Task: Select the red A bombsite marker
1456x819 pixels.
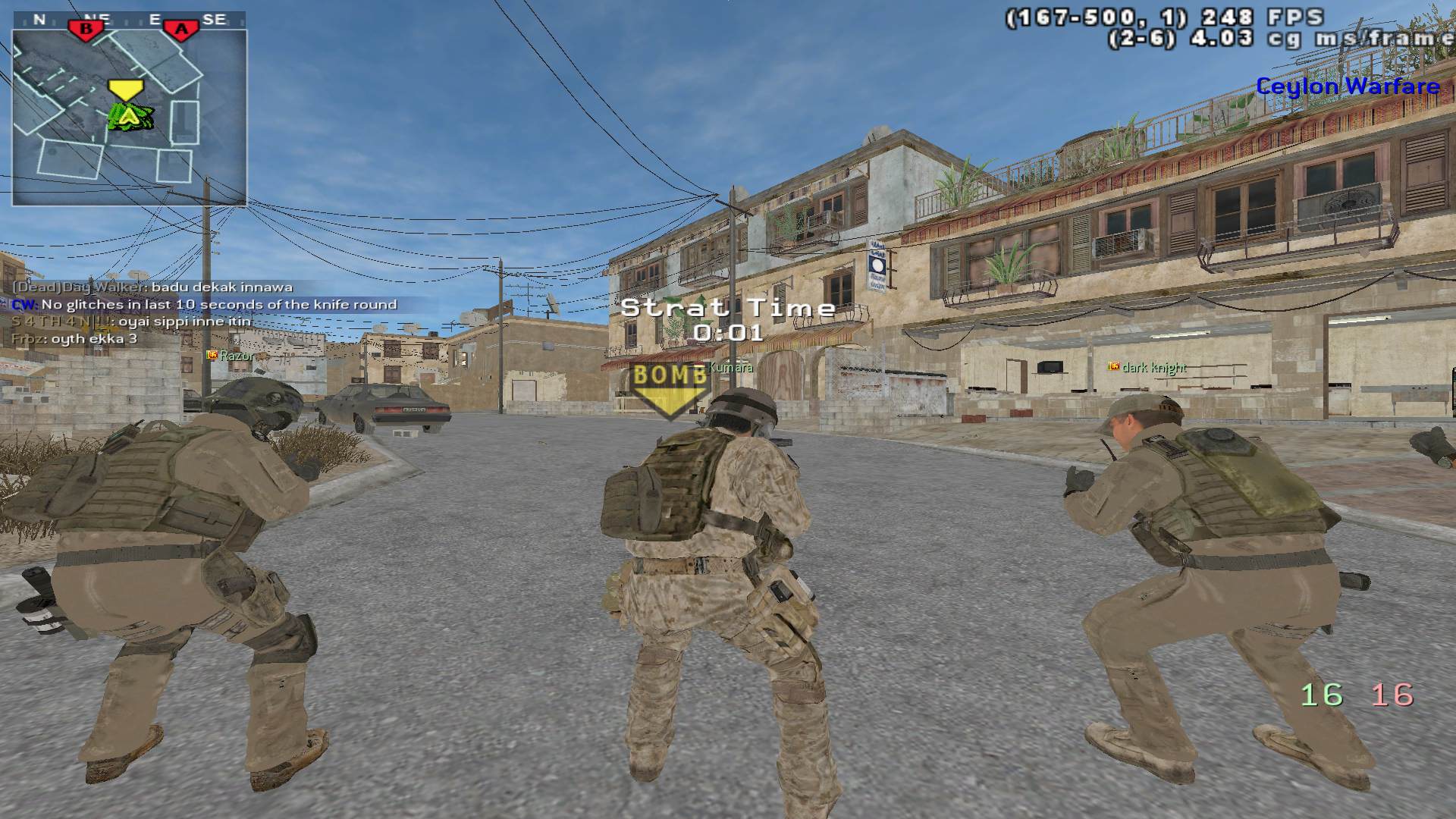Action: coord(181,30)
